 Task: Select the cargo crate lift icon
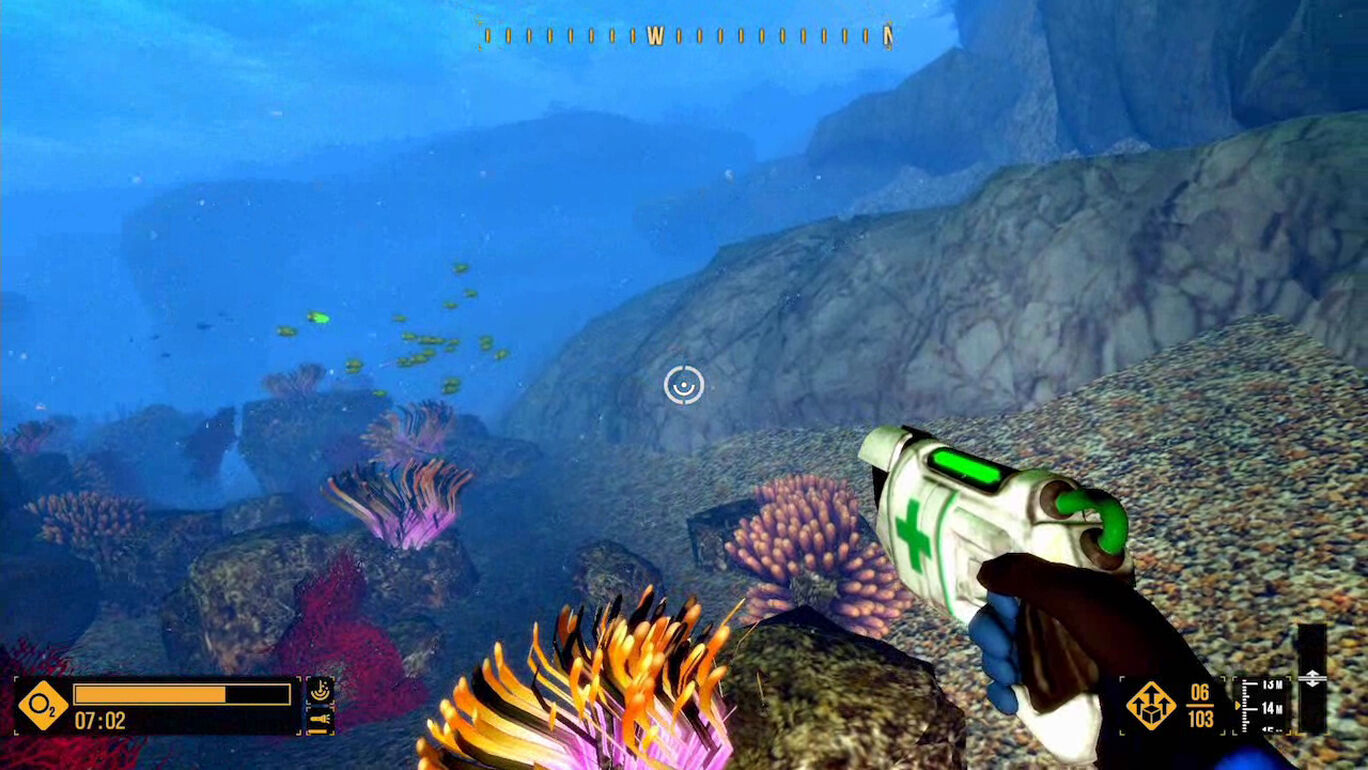pos(1150,705)
